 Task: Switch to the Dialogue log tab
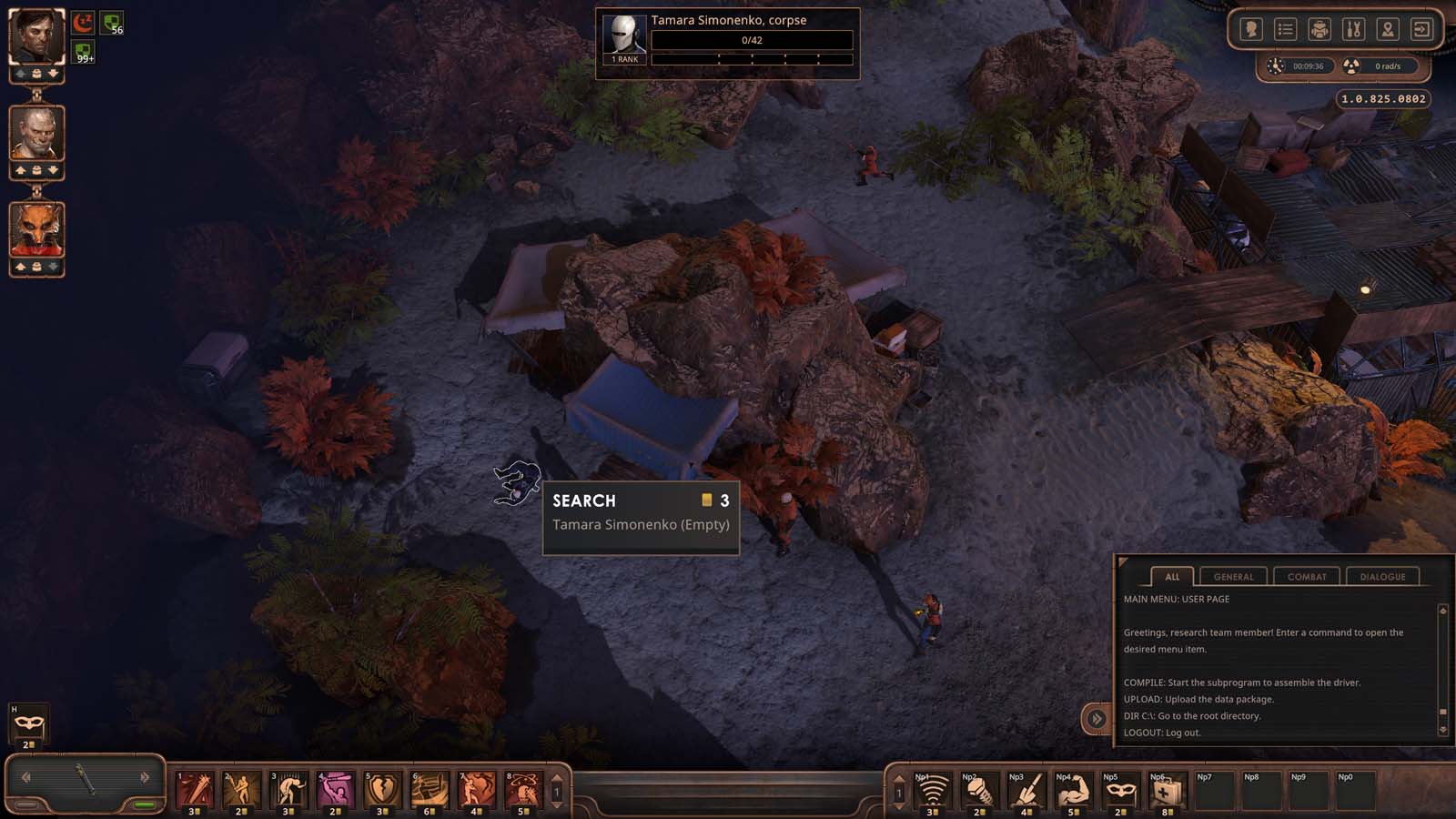click(1382, 577)
